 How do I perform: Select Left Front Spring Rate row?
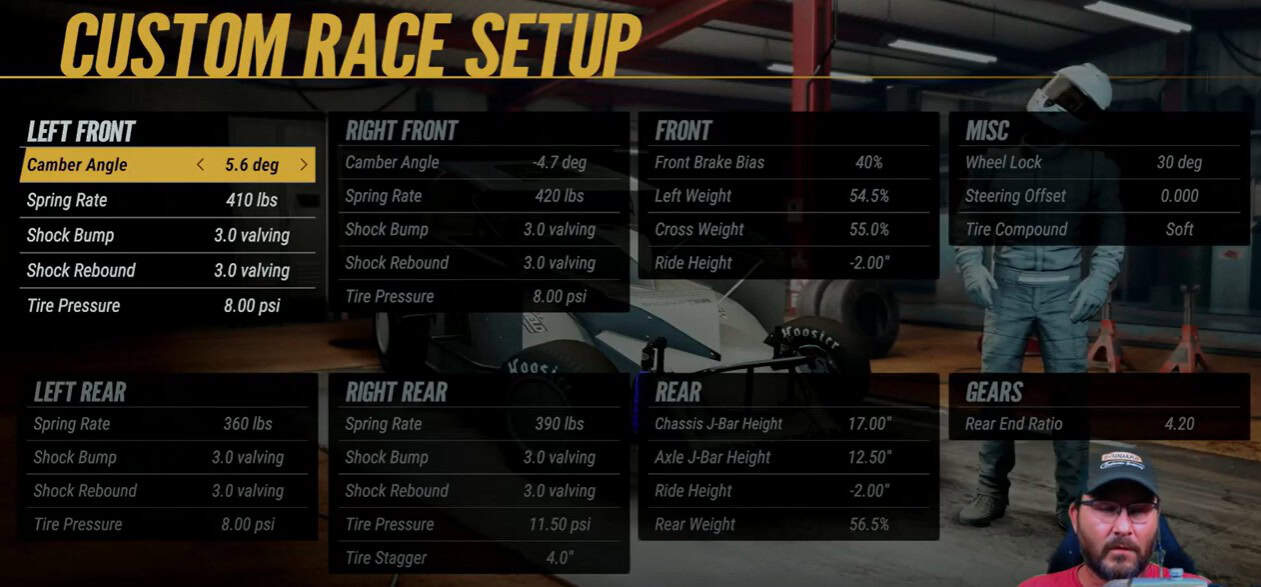pos(167,200)
